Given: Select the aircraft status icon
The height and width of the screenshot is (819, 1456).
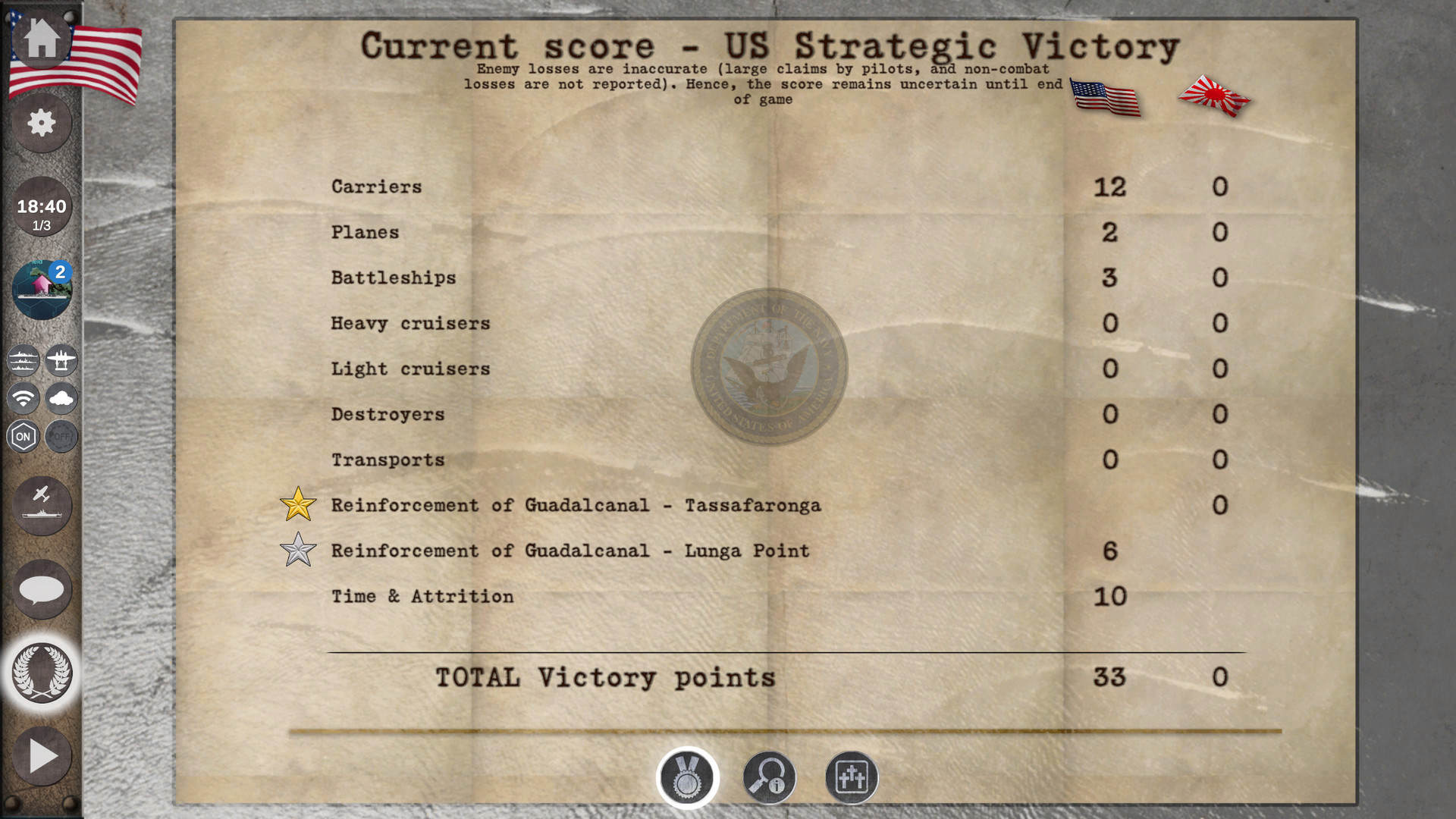Looking at the screenshot, I should click(x=61, y=361).
